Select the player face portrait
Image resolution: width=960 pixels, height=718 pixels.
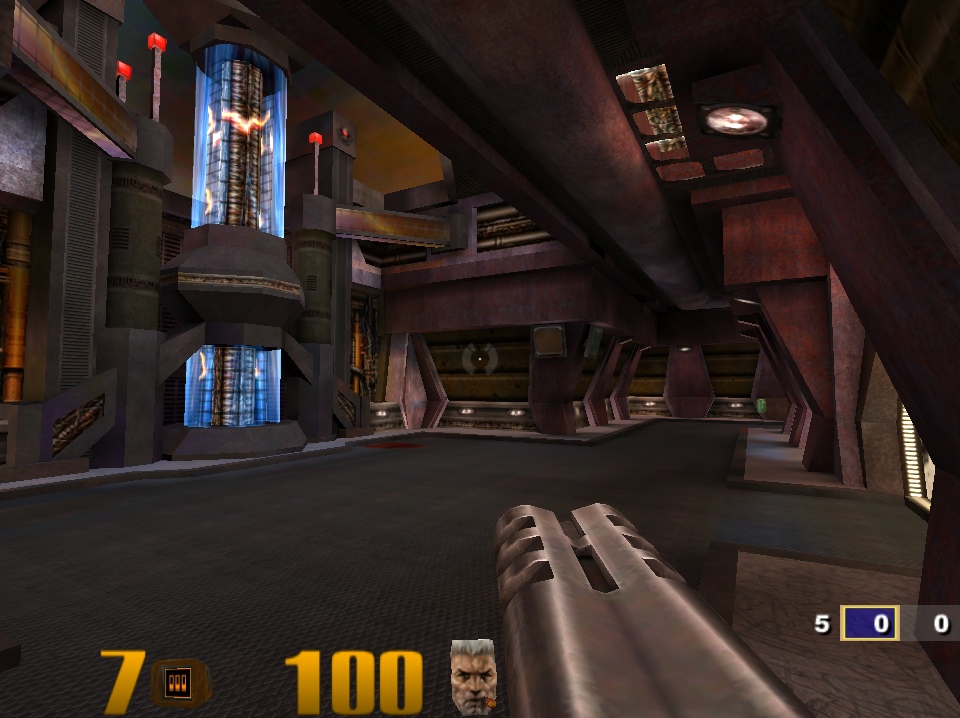(473, 676)
